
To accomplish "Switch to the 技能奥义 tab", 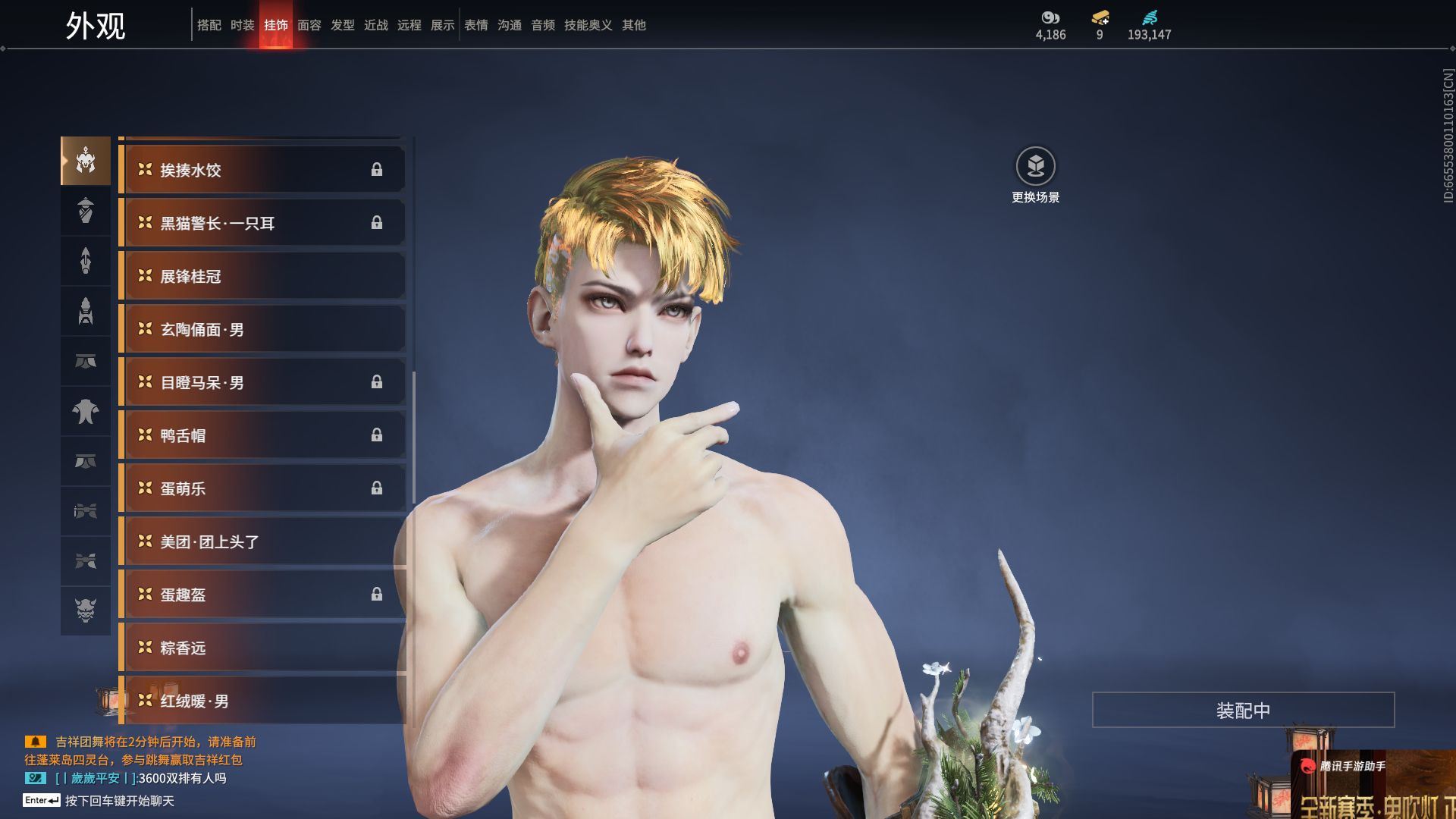I will coord(588,25).
